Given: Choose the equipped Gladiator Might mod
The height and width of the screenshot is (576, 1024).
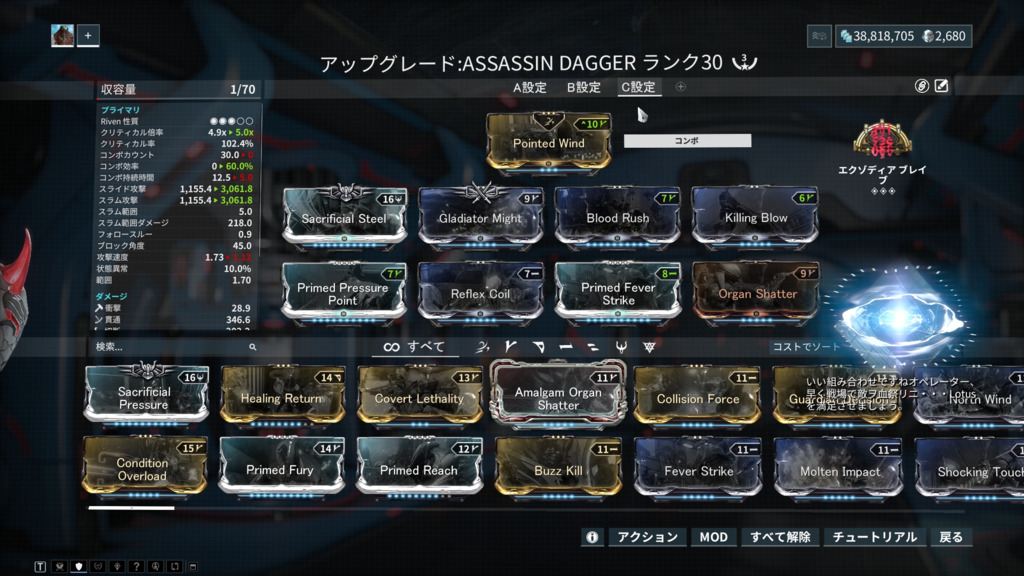Looking at the screenshot, I should pyautogui.click(x=480, y=215).
